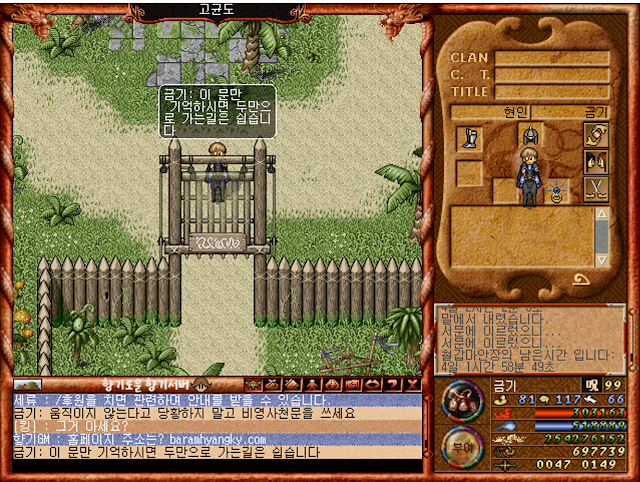The height and width of the screenshot is (482, 640).
Task: Click the hand gesture icon in character panel
Action: pyautogui.click(x=596, y=136)
